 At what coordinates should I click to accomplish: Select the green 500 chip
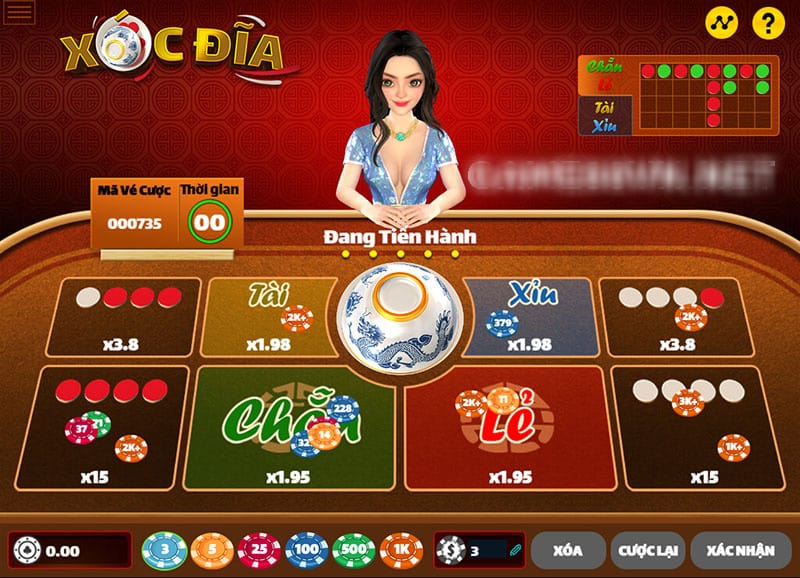[x=353, y=550]
